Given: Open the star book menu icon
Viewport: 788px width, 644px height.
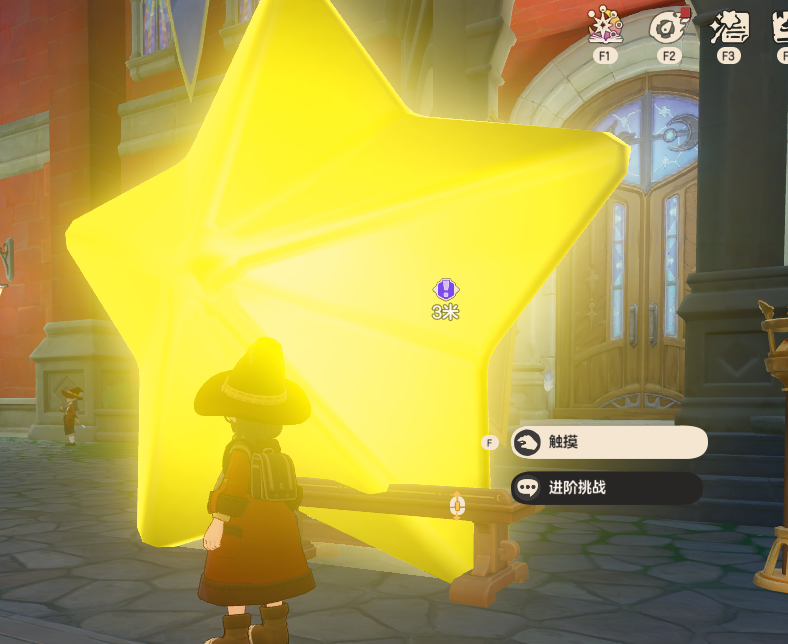Looking at the screenshot, I should [x=604, y=27].
